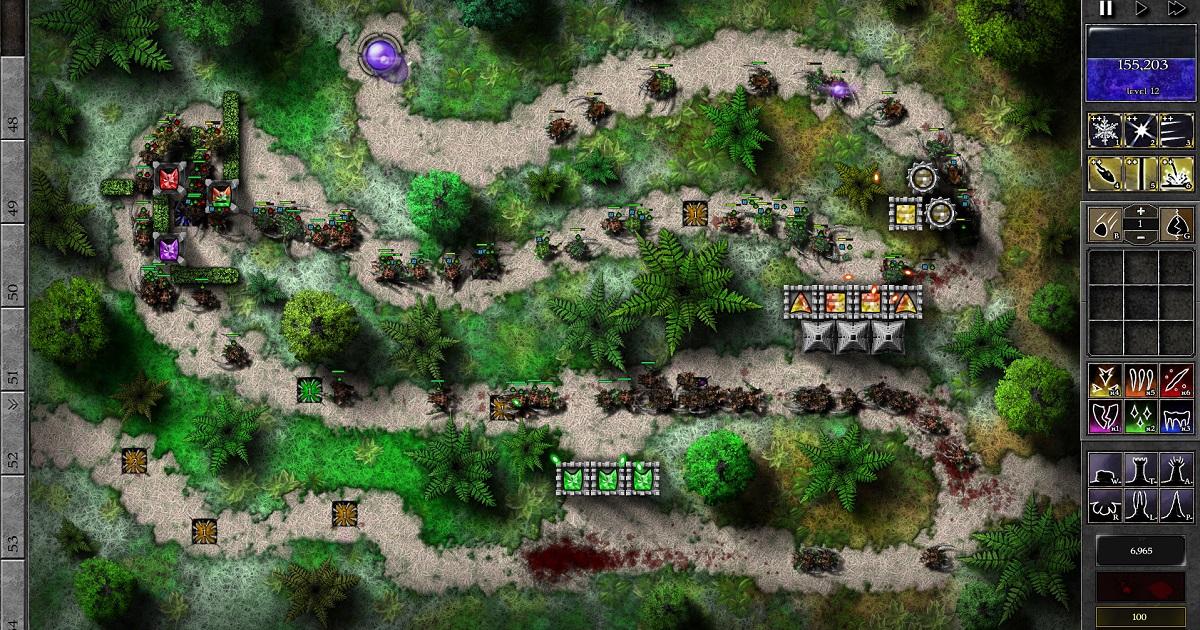Choose the gem enhancement spell numbered 4
Viewport: 1200px width, 630px height.
coord(1105,174)
